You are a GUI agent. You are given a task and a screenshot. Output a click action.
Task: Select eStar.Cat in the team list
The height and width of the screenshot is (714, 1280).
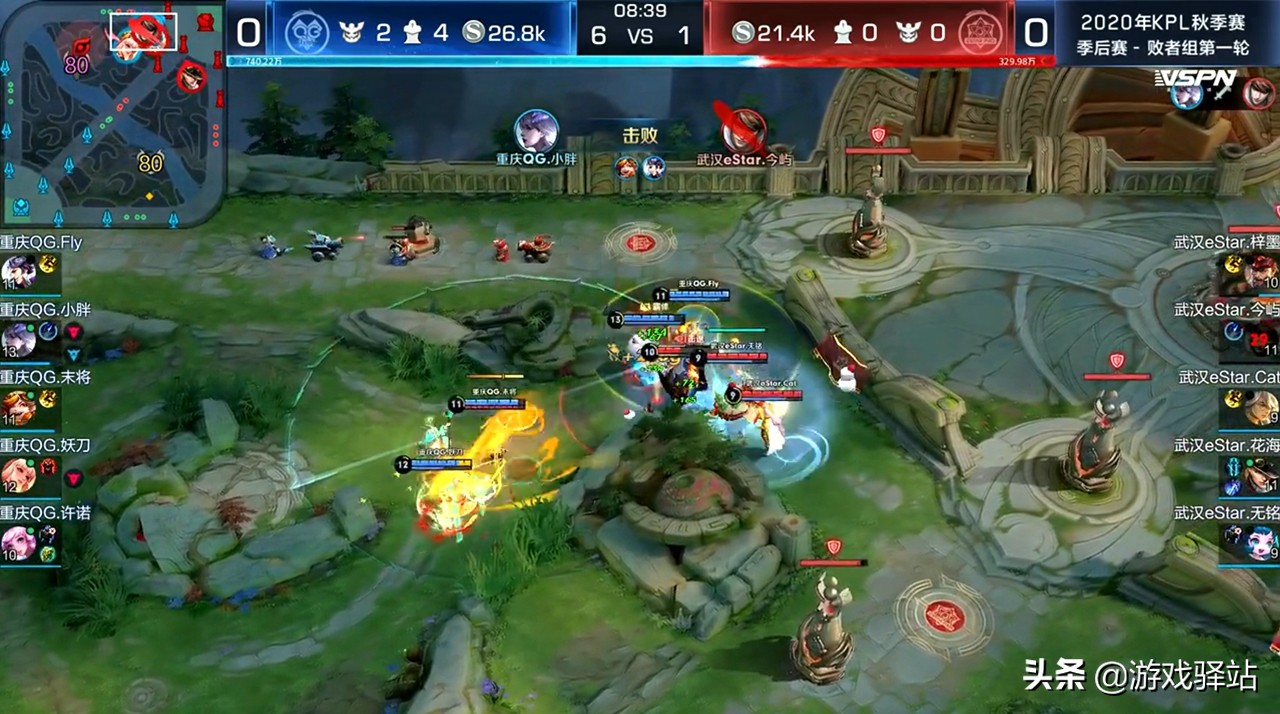(1261, 408)
